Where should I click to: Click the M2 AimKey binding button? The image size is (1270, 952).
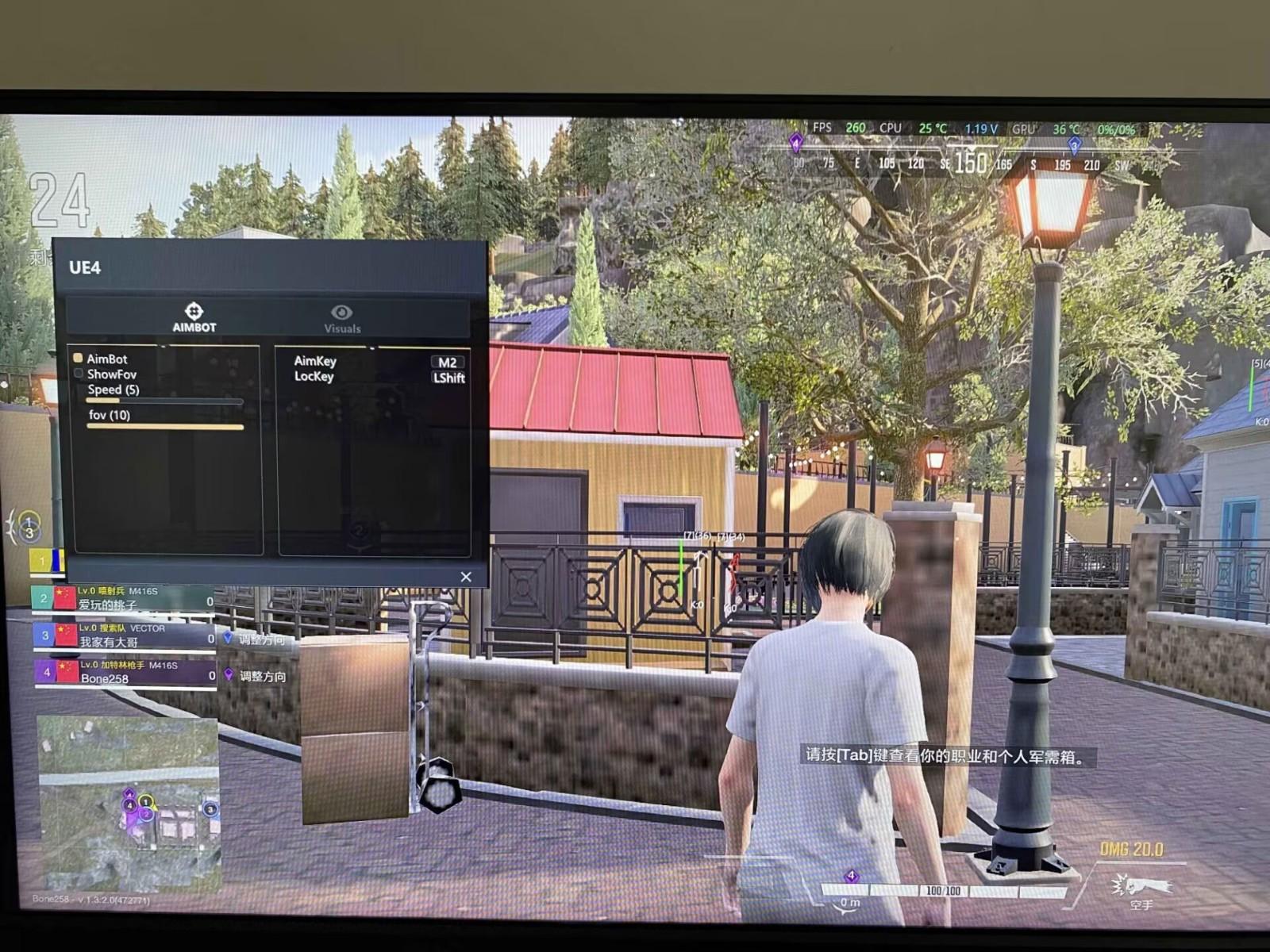point(446,361)
